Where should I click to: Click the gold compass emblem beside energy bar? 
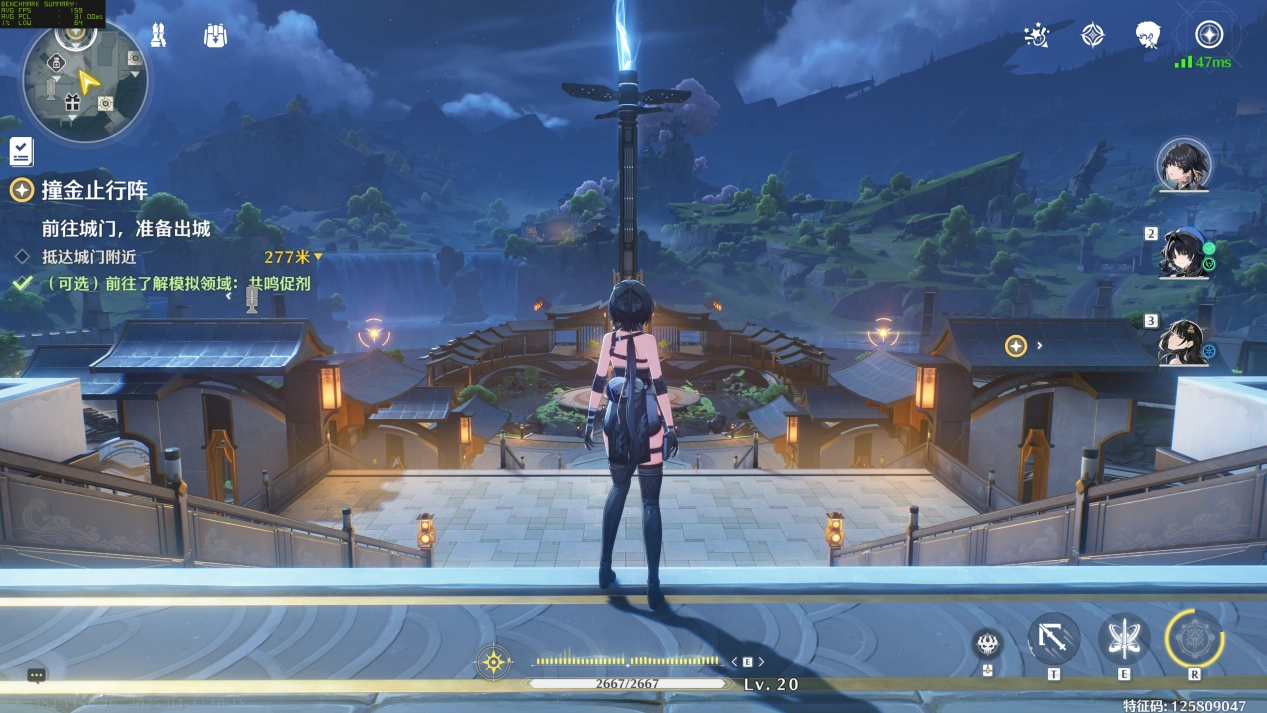point(494,661)
